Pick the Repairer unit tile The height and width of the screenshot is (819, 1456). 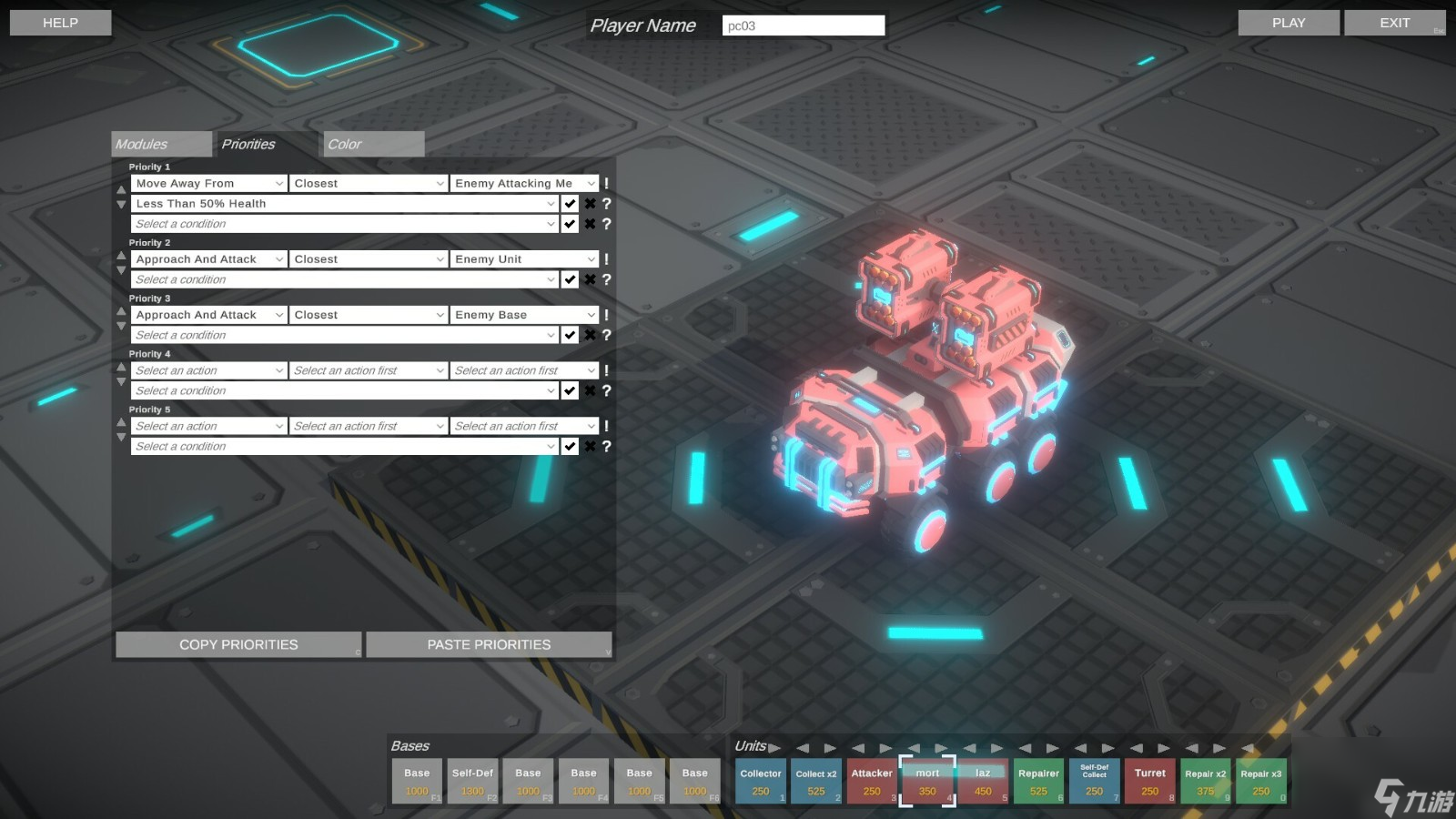click(x=1038, y=782)
